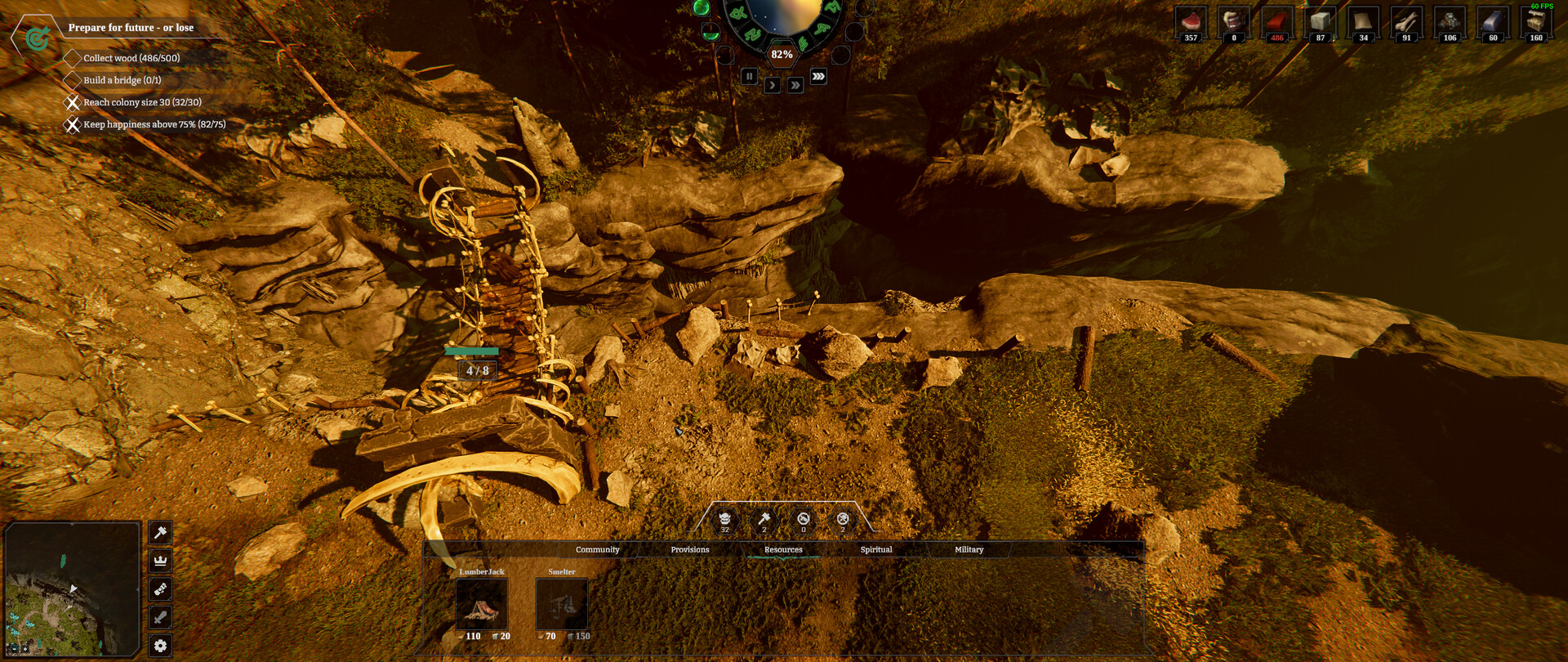1568x662 pixels.
Task: Click the fastest triple-arrow game speed button
Action: click(x=819, y=74)
